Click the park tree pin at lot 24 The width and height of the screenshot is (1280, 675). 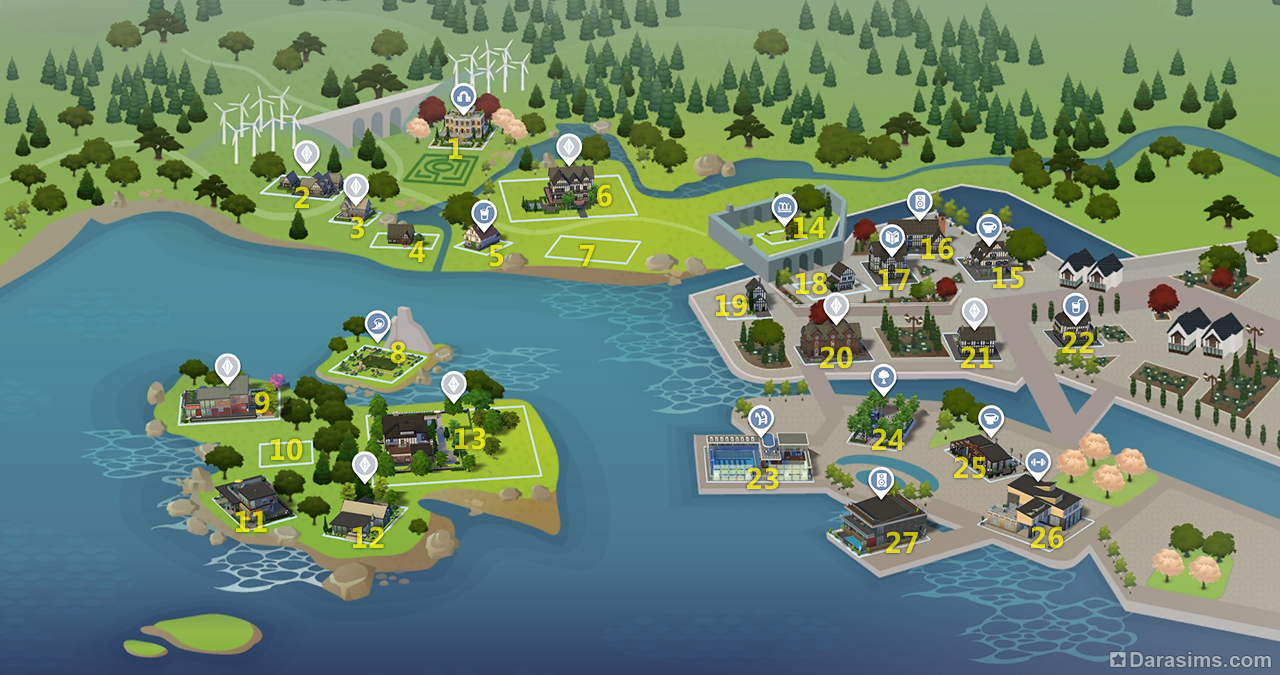(883, 378)
